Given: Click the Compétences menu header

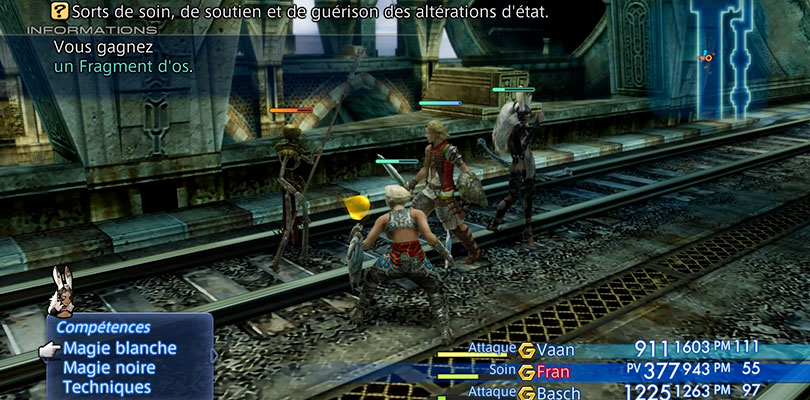Looking at the screenshot, I should click(103, 327).
